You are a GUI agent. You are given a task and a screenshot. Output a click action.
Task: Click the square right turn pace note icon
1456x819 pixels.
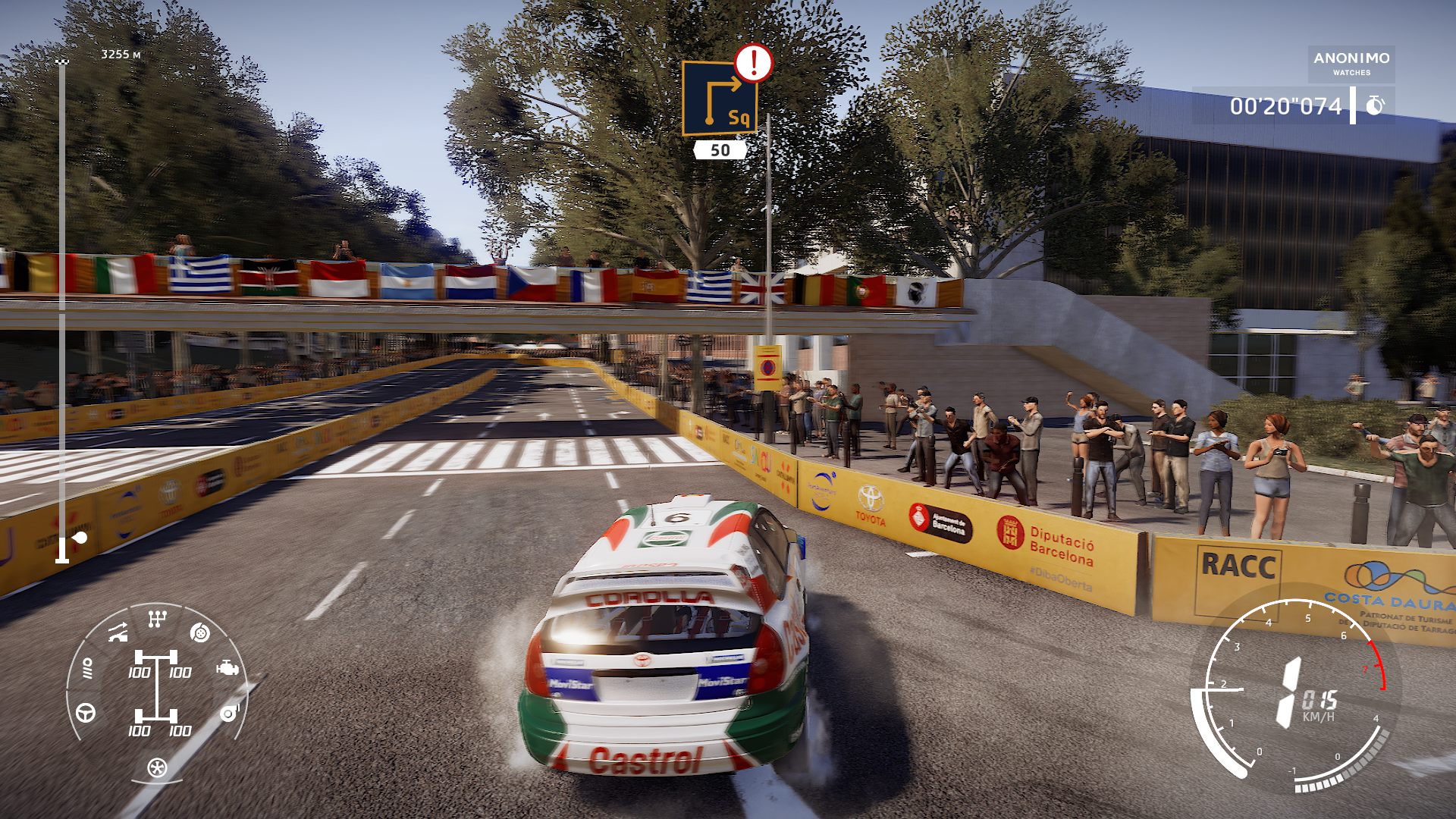click(719, 98)
